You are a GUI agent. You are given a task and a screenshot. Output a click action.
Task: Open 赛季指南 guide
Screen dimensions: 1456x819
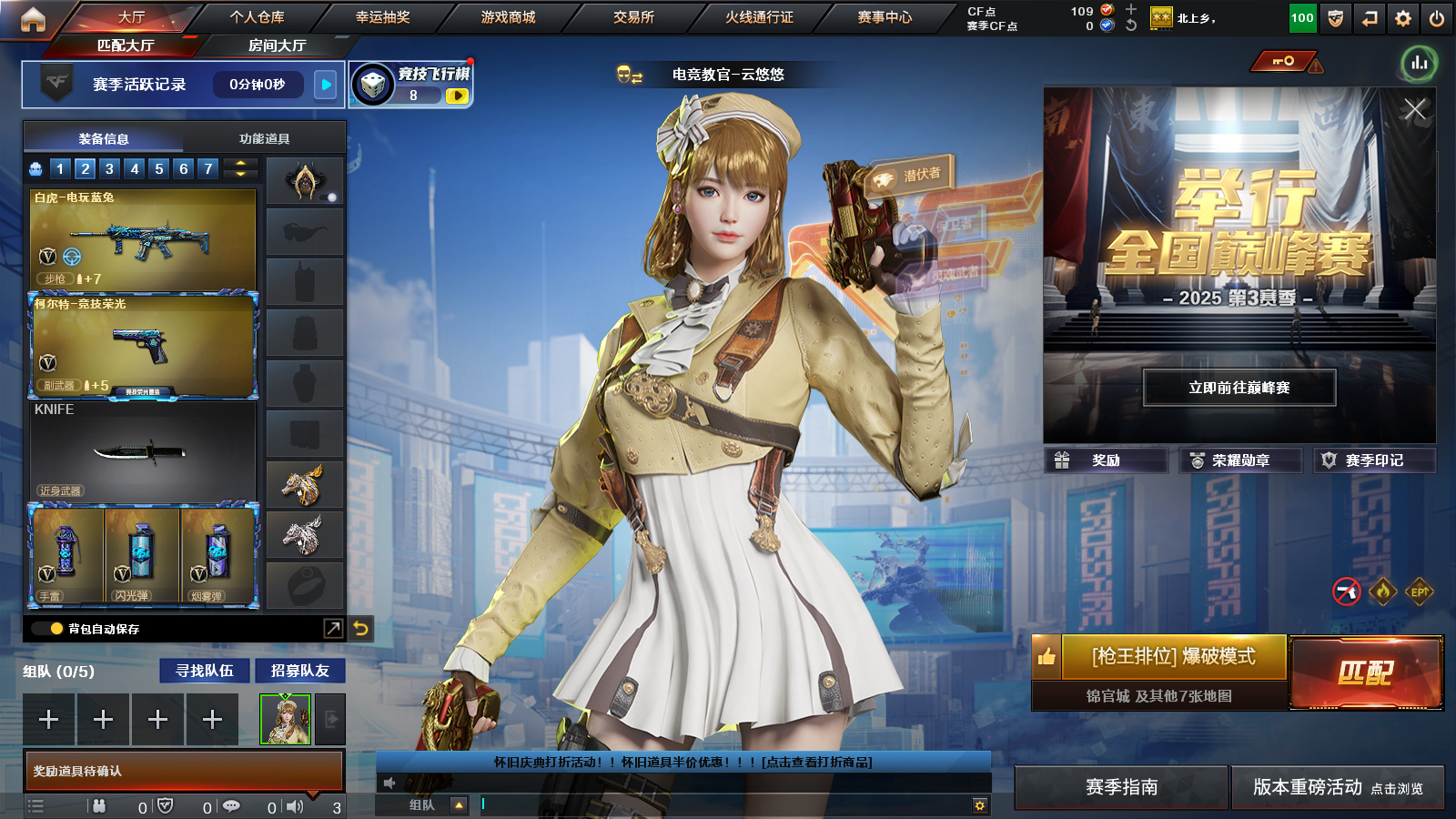[x=1121, y=787]
